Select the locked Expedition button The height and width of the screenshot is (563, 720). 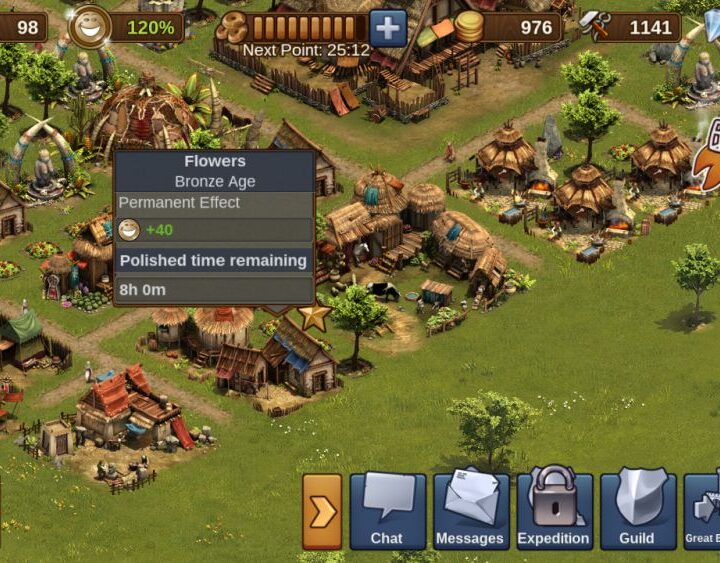click(x=553, y=511)
